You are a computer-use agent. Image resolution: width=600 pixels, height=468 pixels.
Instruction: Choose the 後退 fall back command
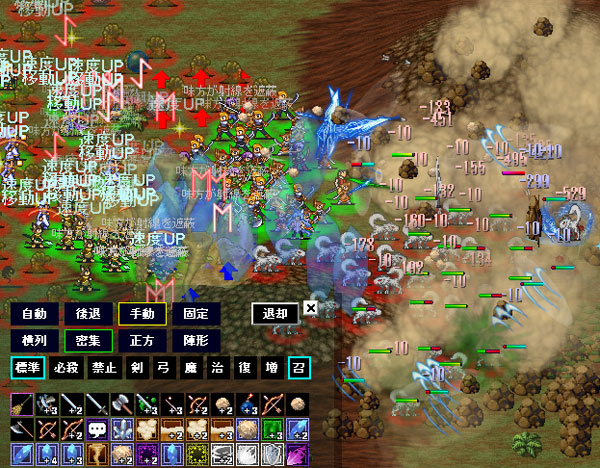pyautogui.click(x=88, y=314)
